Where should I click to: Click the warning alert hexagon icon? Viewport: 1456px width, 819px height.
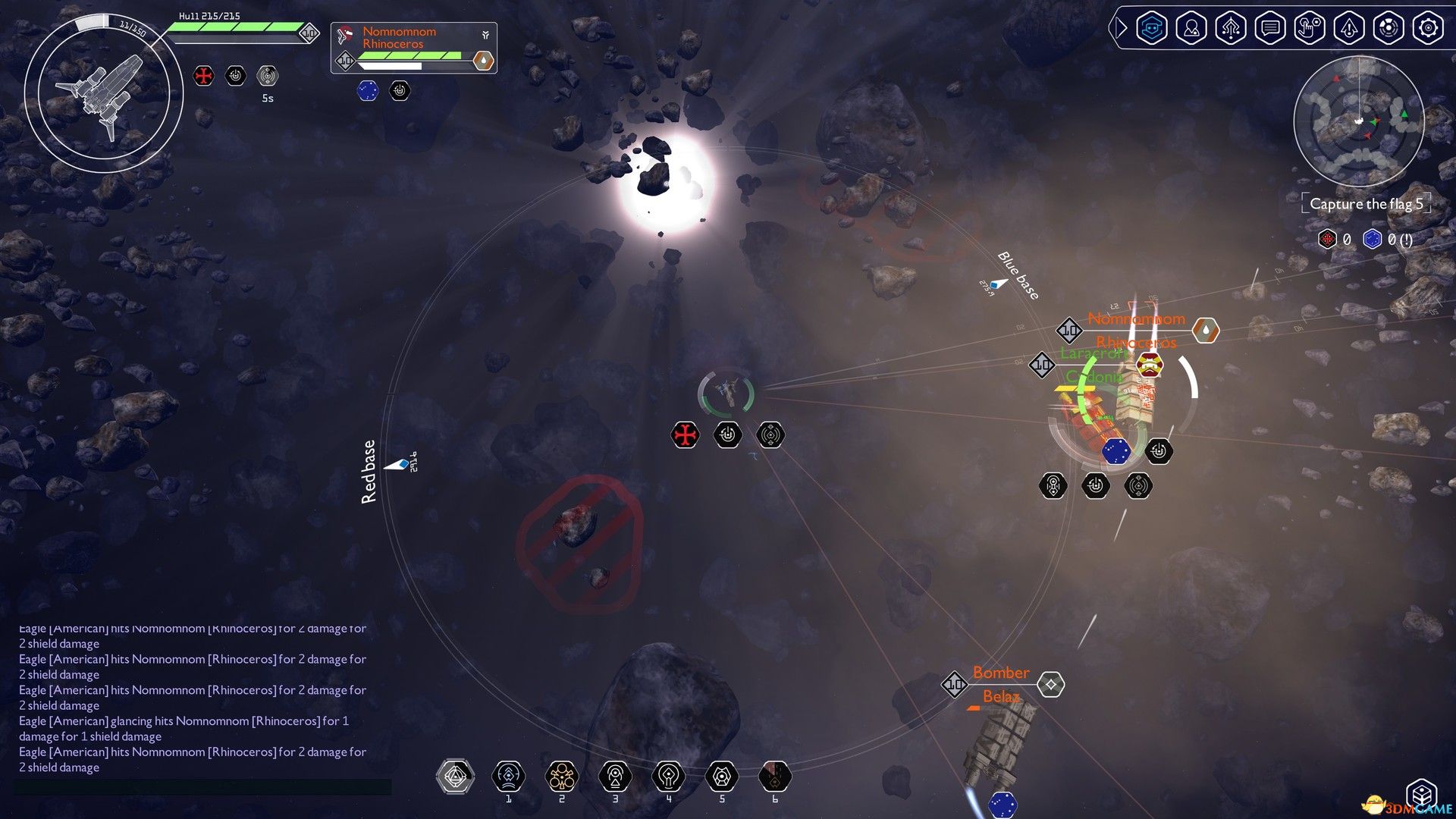pyautogui.click(x=1350, y=28)
